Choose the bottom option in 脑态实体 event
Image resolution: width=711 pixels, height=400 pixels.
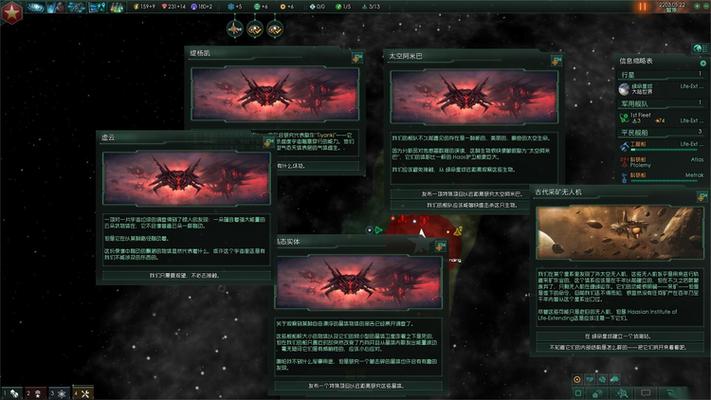[x=359, y=386]
